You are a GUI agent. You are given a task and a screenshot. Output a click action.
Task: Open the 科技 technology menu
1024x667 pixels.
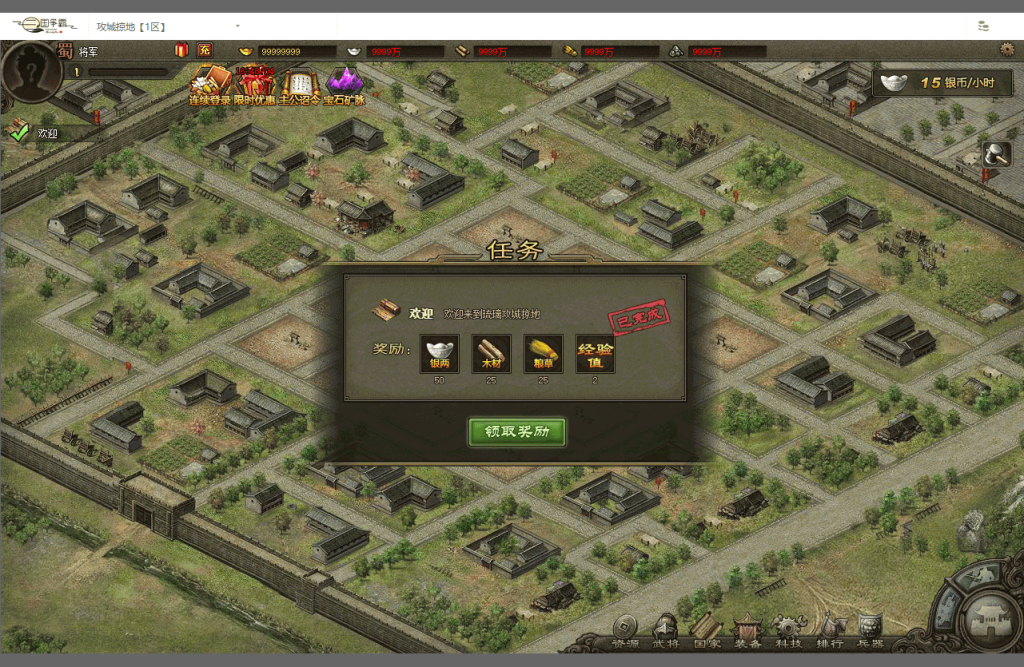point(789,632)
